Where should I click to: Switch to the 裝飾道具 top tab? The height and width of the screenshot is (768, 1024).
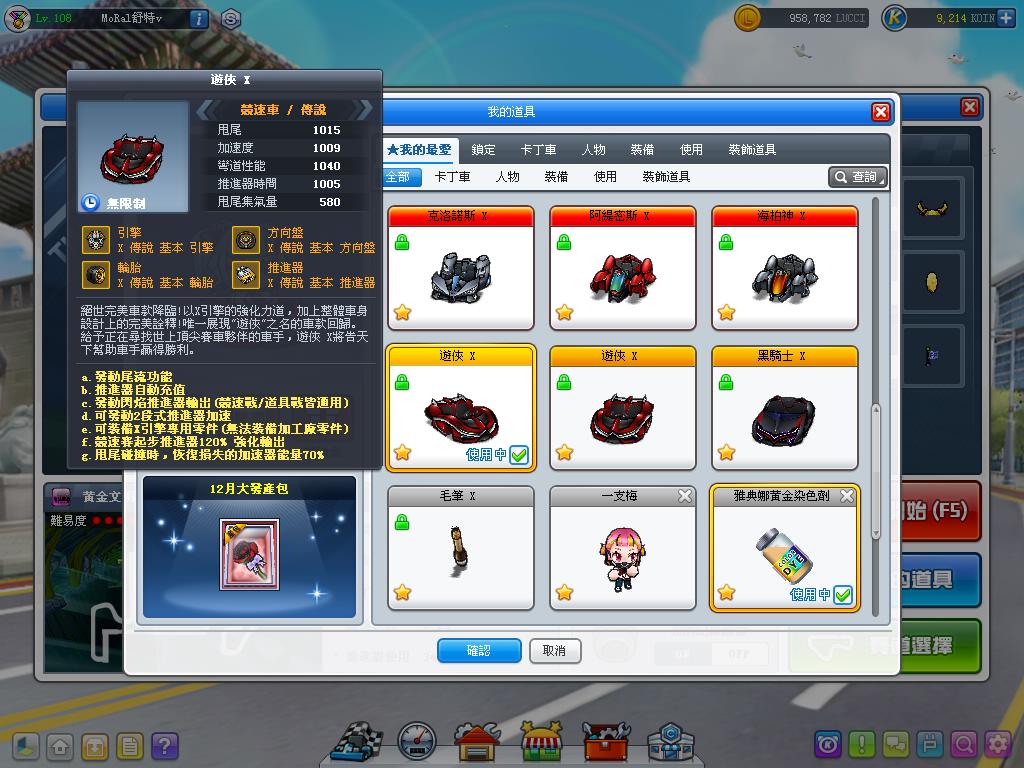(x=752, y=150)
